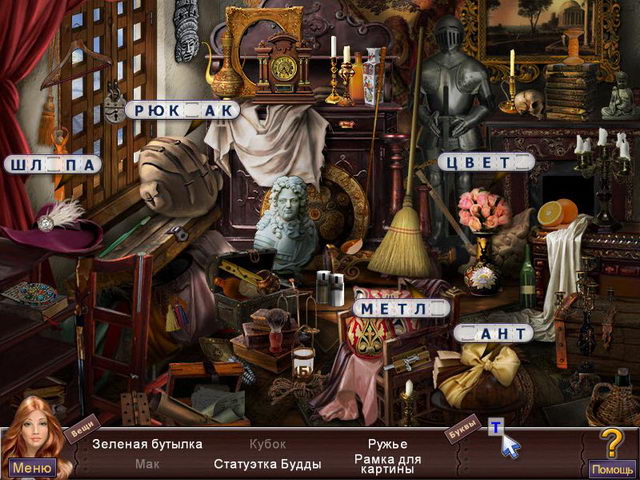The width and height of the screenshot is (640, 480).
Task: Click the greyed-out Кубок list entry
Action: 267,444
